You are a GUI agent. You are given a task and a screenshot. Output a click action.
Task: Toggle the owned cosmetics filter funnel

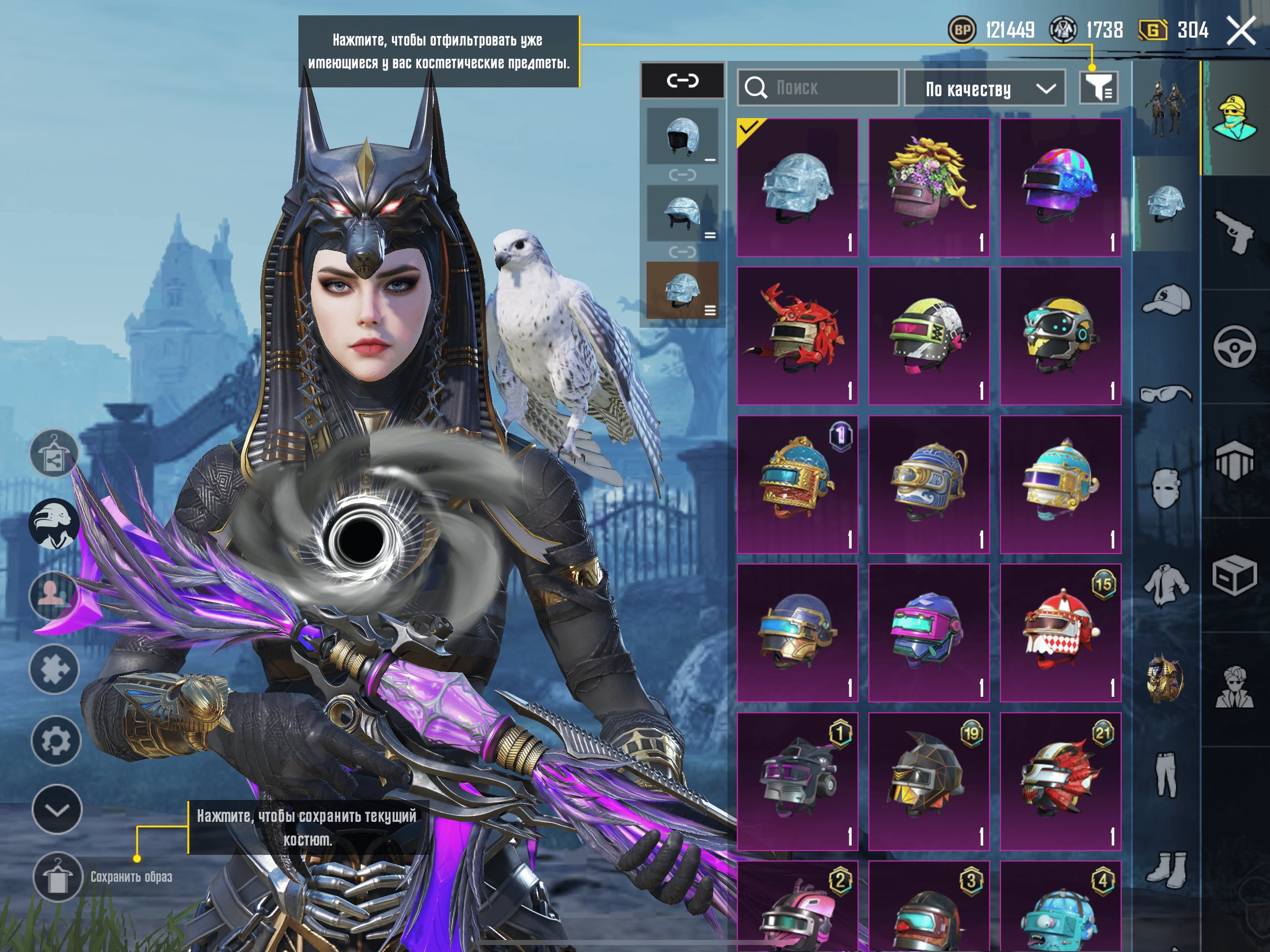click(x=1098, y=88)
